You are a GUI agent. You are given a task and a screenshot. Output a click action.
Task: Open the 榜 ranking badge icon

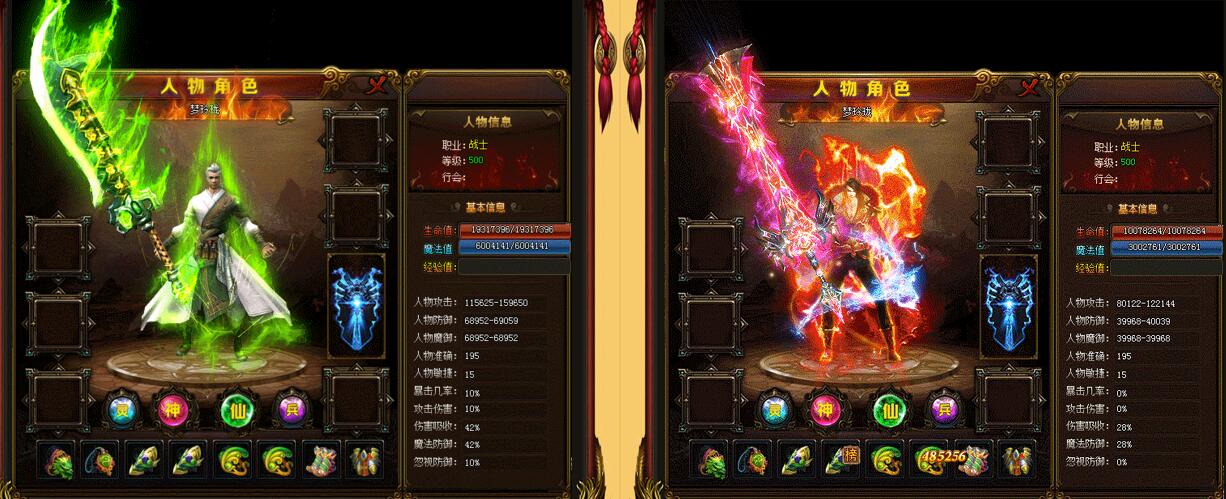click(849, 453)
